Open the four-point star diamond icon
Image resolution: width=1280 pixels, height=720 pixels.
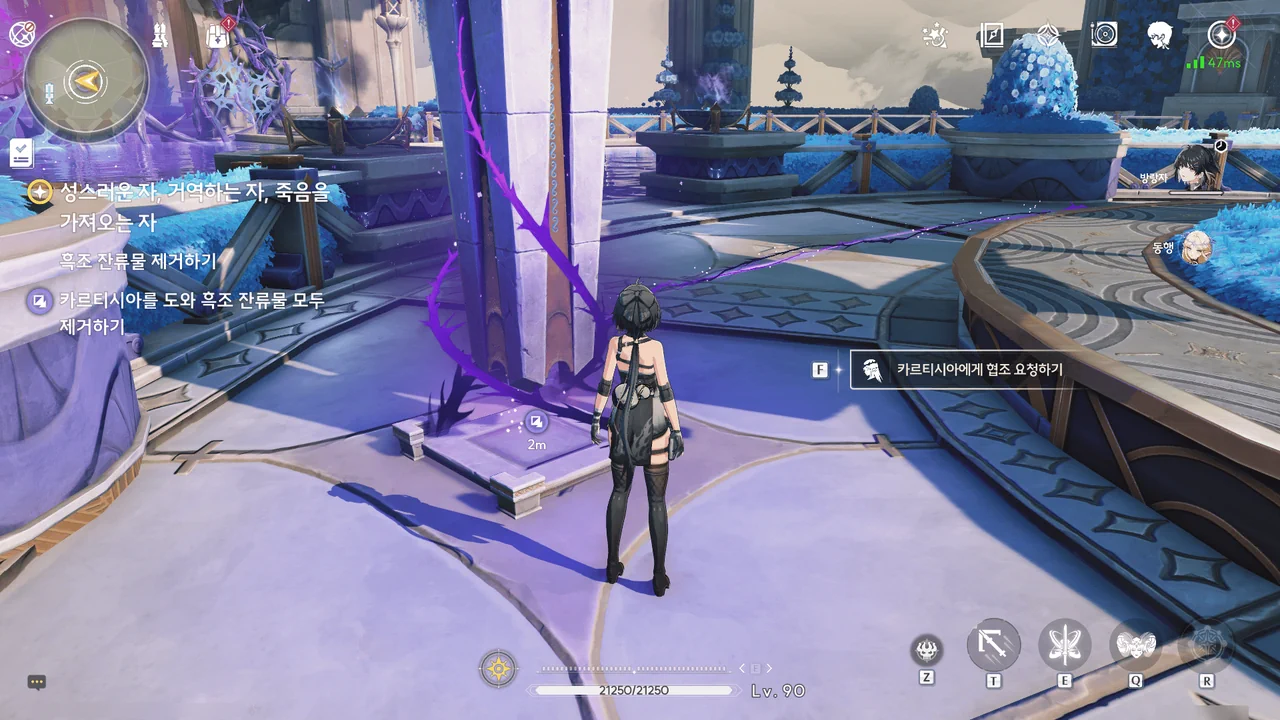click(1047, 36)
